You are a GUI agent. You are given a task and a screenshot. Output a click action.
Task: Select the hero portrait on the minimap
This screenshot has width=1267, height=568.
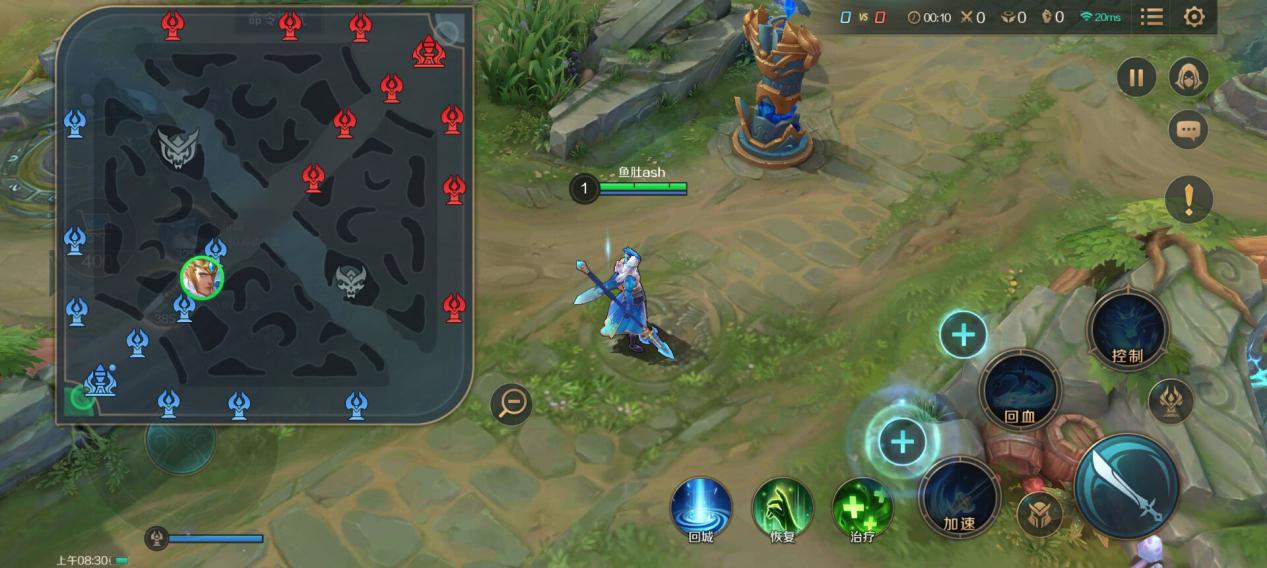click(201, 277)
